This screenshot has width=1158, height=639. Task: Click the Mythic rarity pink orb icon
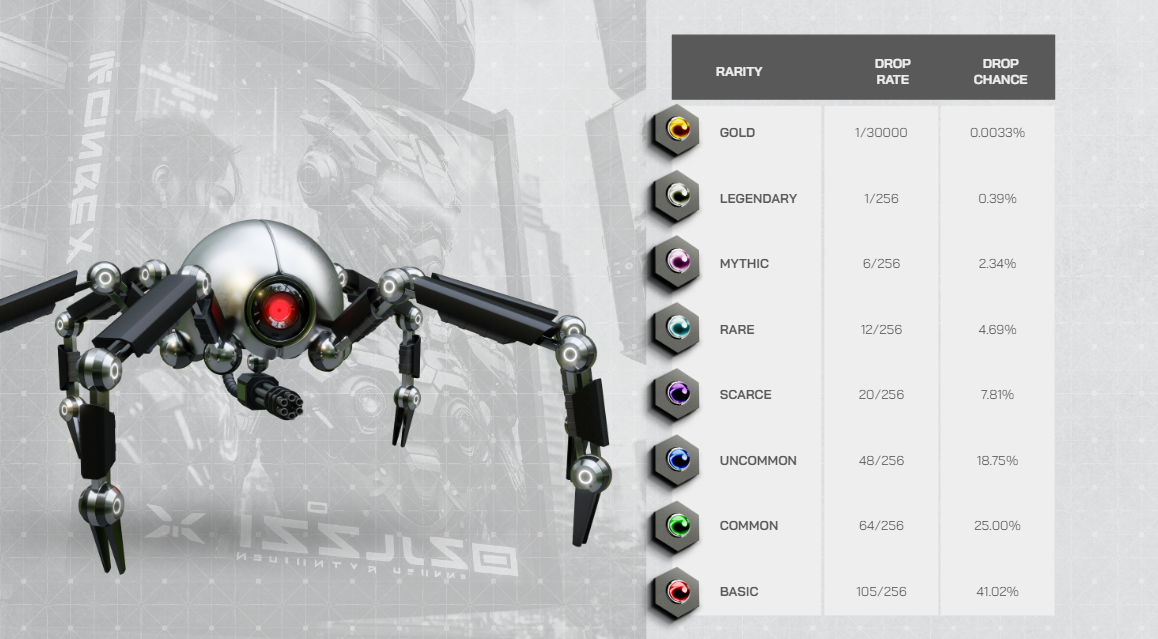678,262
